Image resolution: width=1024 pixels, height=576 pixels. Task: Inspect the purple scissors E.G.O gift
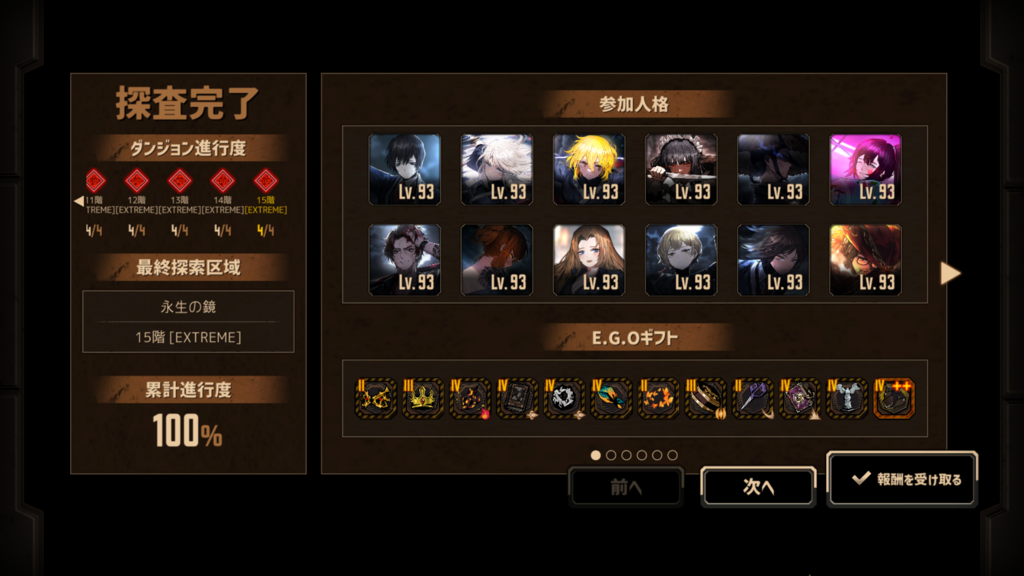(x=752, y=398)
